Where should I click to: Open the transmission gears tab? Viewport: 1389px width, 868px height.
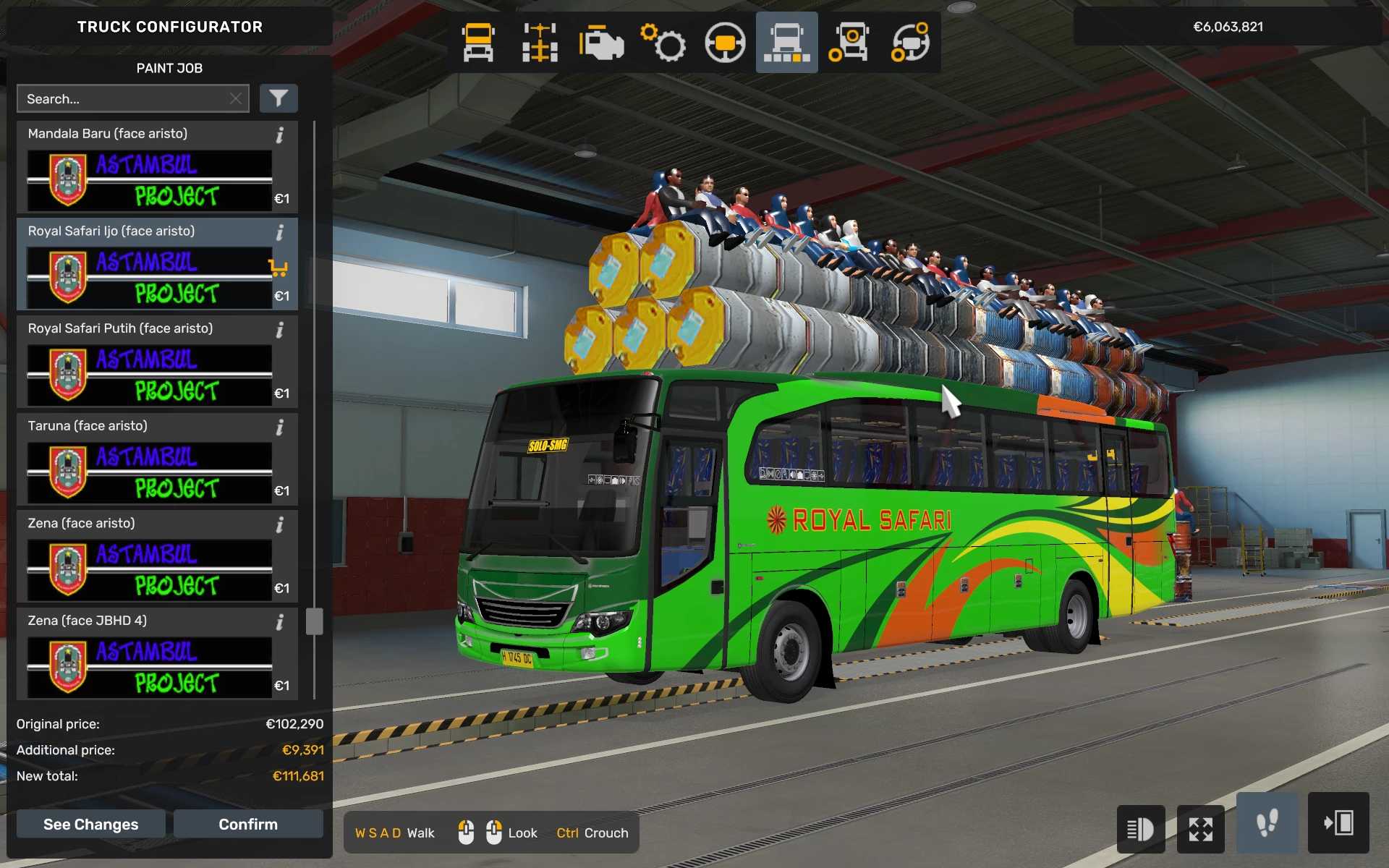(x=663, y=43)
